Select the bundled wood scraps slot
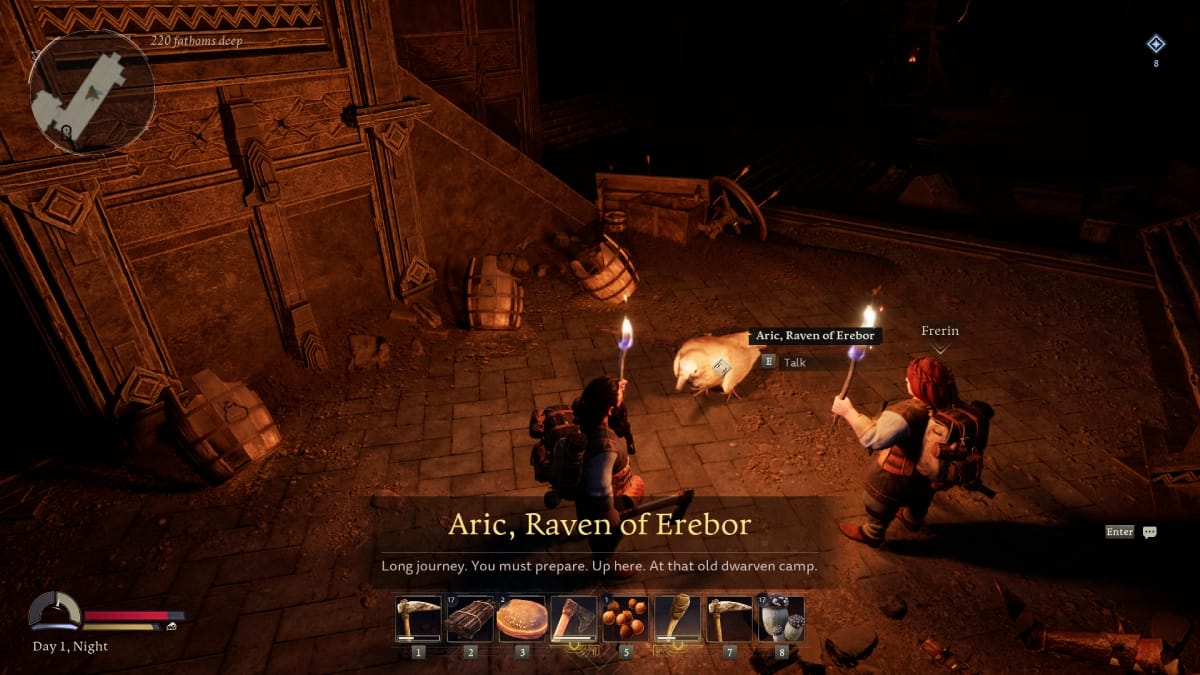The width and height of the screenshot is (1200, 675). click(x=470, y=619)
